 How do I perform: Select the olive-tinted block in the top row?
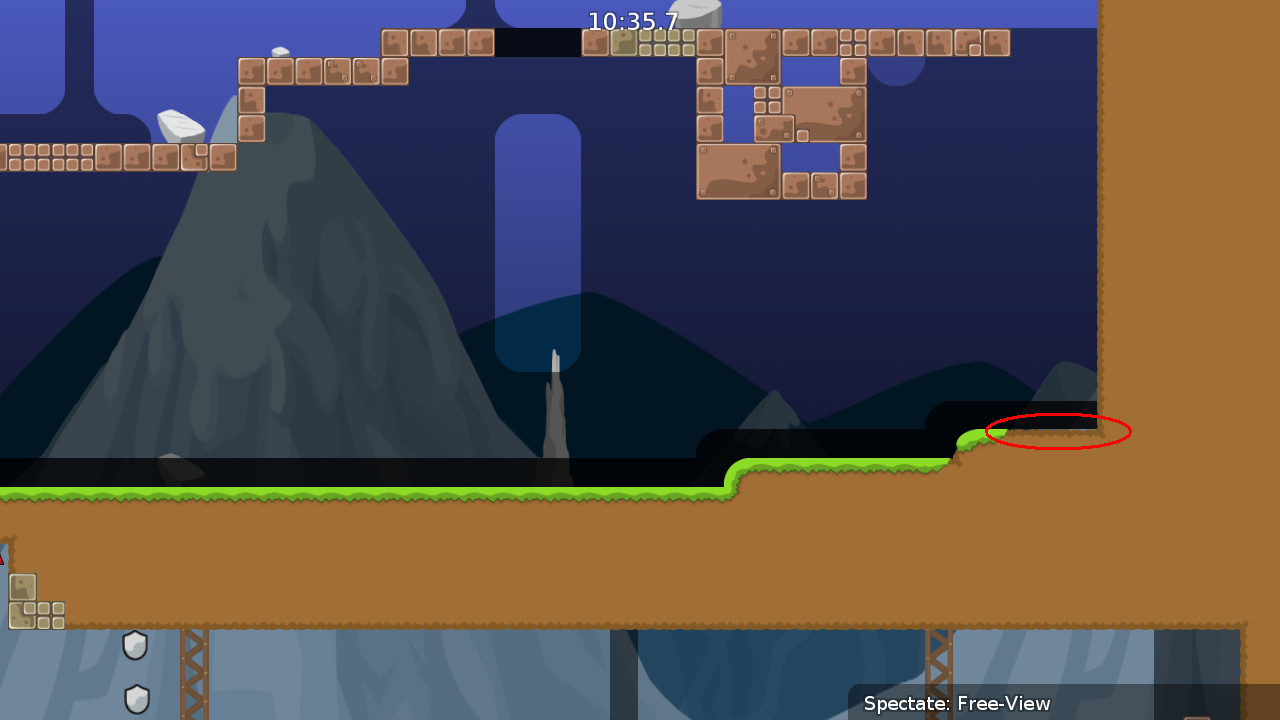[625, 42]
